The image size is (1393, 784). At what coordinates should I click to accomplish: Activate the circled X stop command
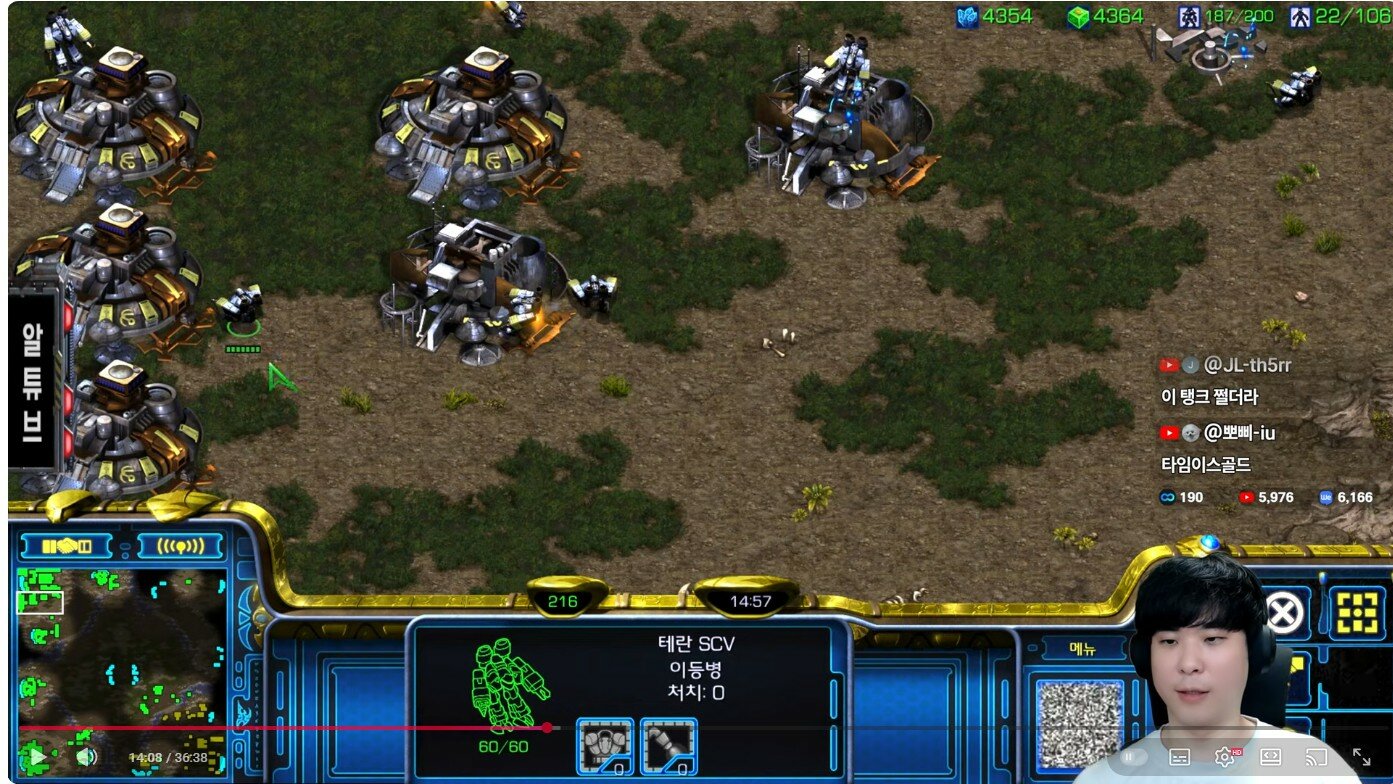pyautogui.click(x=1281, y=612)
